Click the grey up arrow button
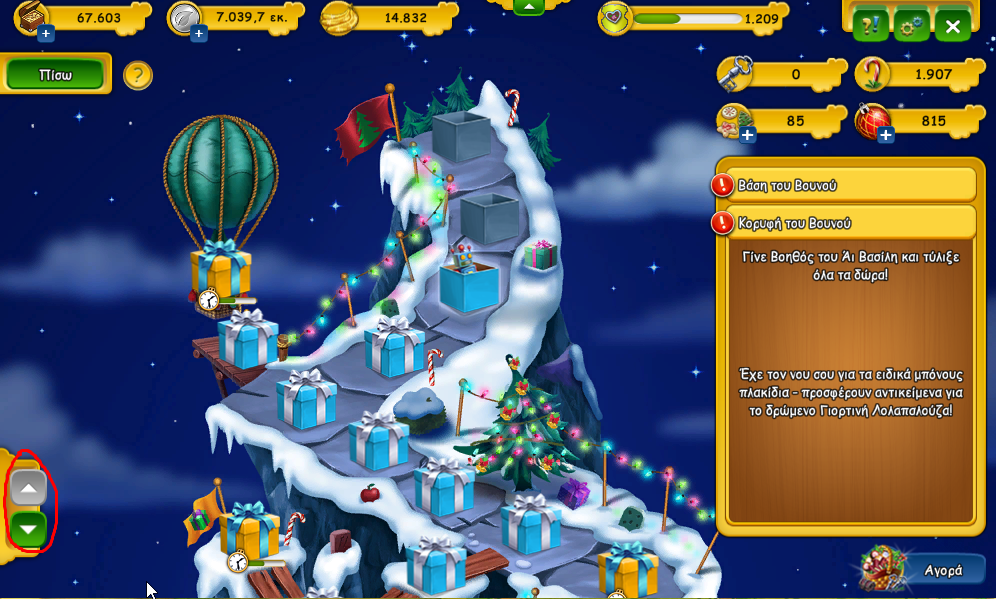The height and width of the screenshot is (599, 996). (x=29, y=490)
